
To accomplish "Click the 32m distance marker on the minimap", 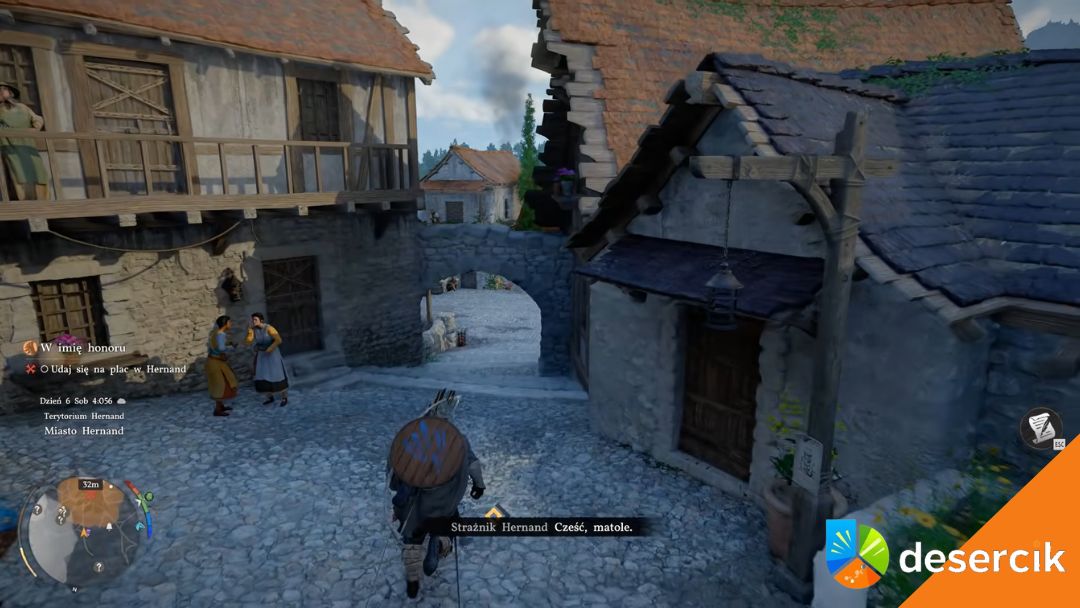I will pyautogui.click(x=91, y=484).
